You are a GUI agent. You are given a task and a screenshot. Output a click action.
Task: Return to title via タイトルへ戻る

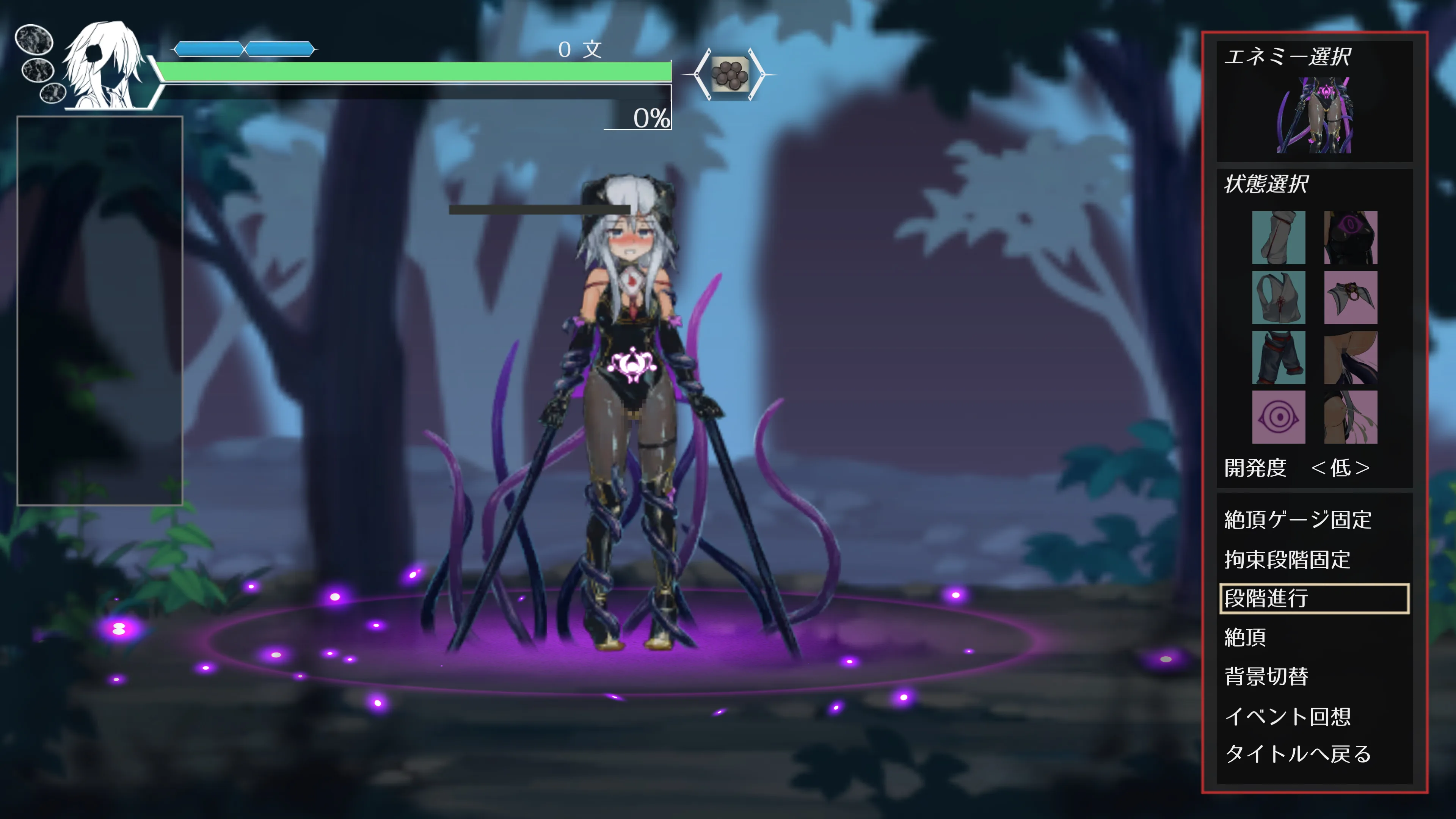1298,754
